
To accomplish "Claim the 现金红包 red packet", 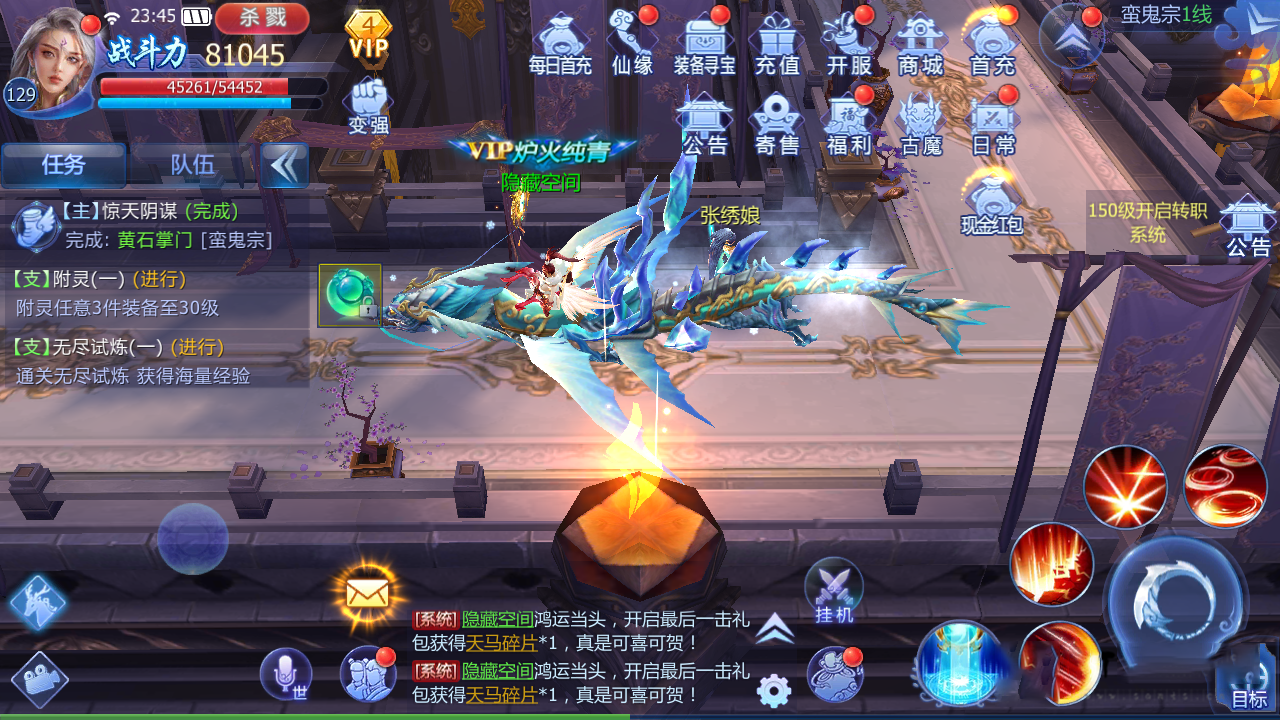I will point(991,203).
